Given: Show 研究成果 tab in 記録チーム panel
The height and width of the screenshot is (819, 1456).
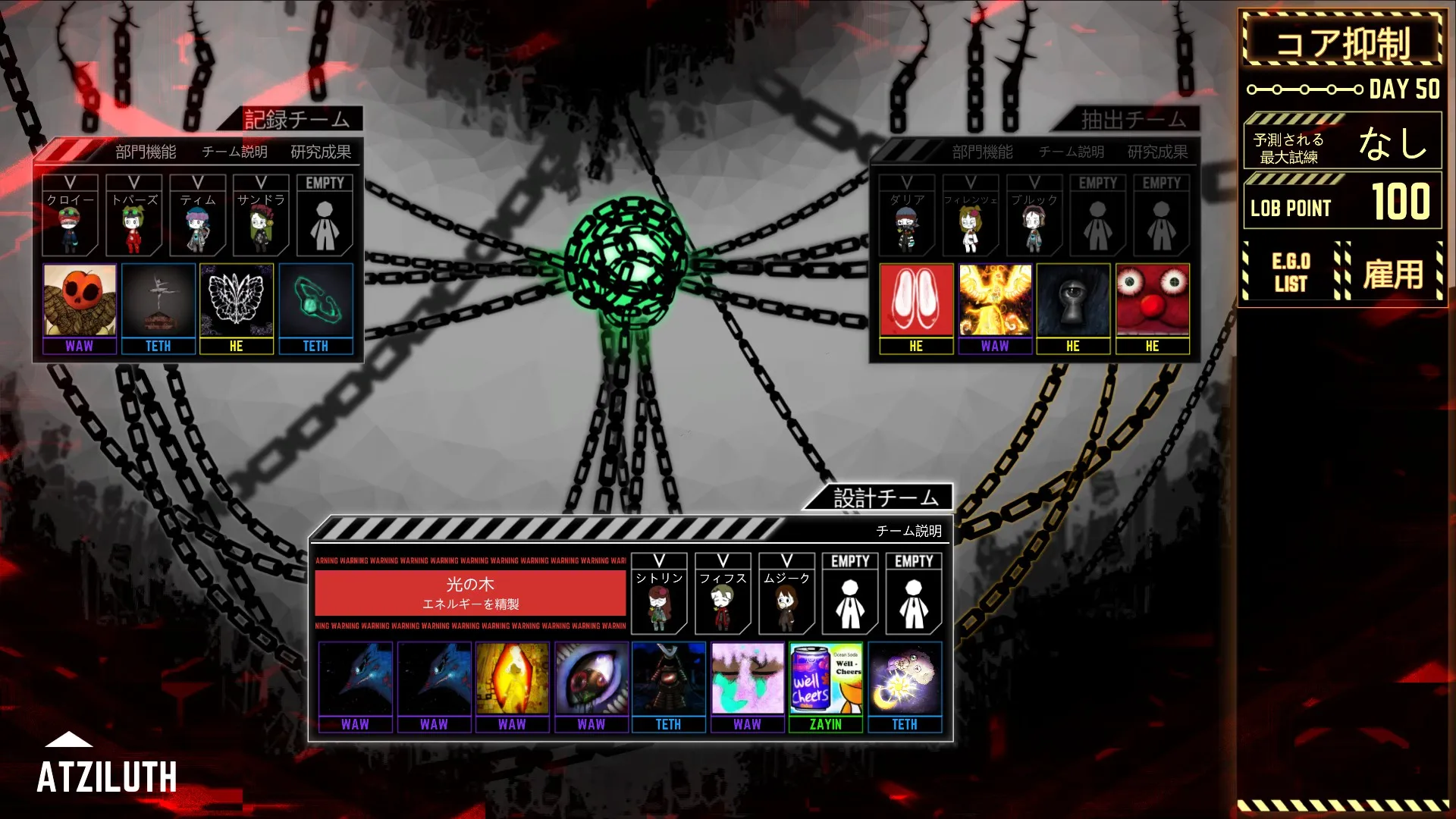Looking at the screenshot, I should click(x=321, y=152).
